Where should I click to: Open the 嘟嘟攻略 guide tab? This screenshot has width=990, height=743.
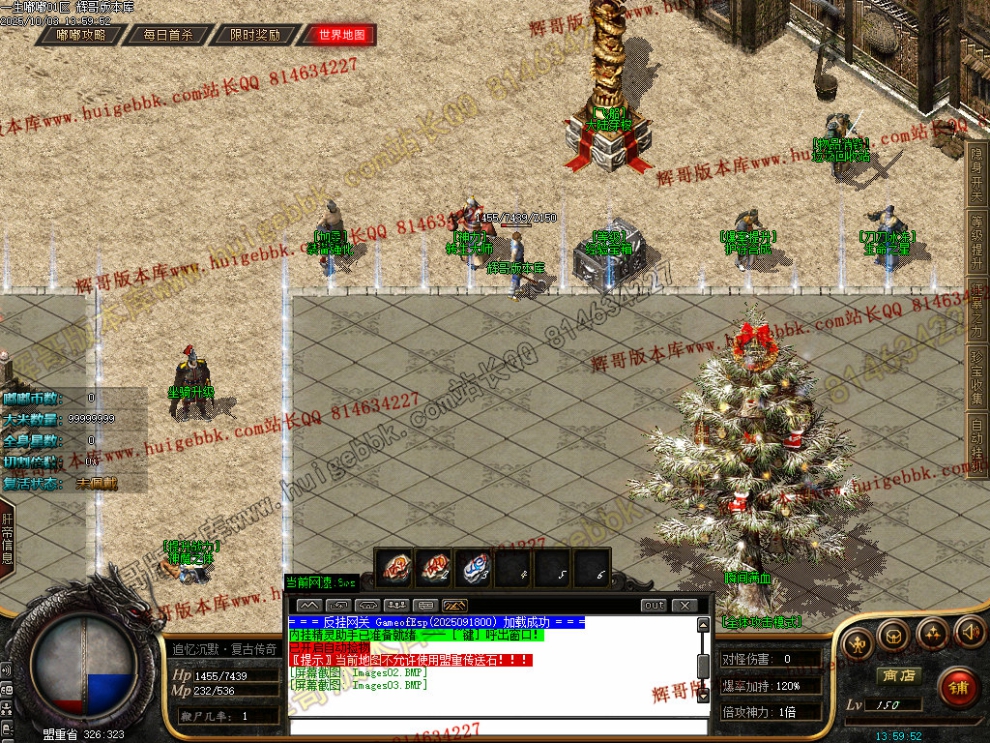pos(82,34)
